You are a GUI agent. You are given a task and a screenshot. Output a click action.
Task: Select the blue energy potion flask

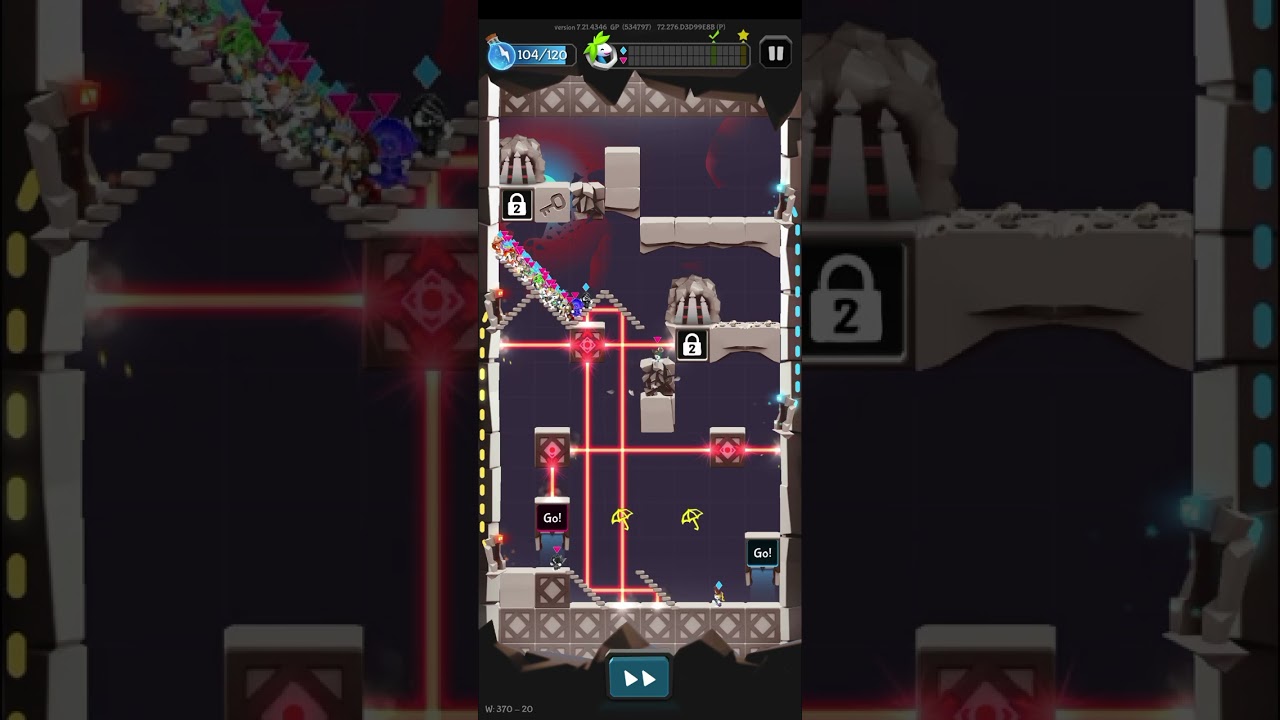click(x=500, y=53)
